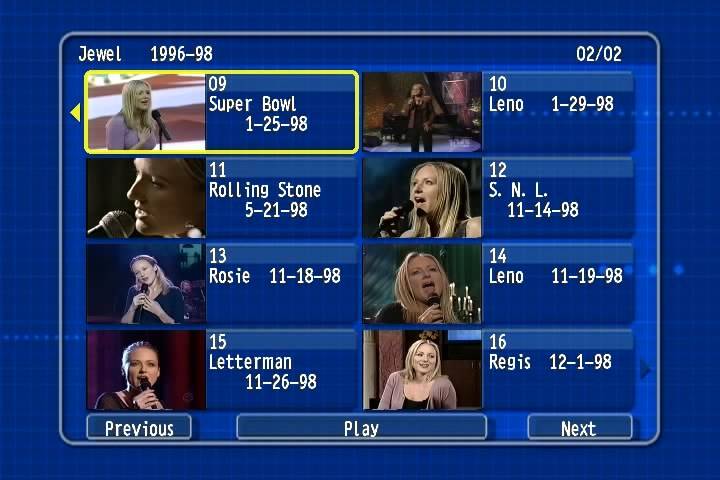Click the yellow left arrow indicator
This screenshot has width=720, height=480.
point(75,113)
